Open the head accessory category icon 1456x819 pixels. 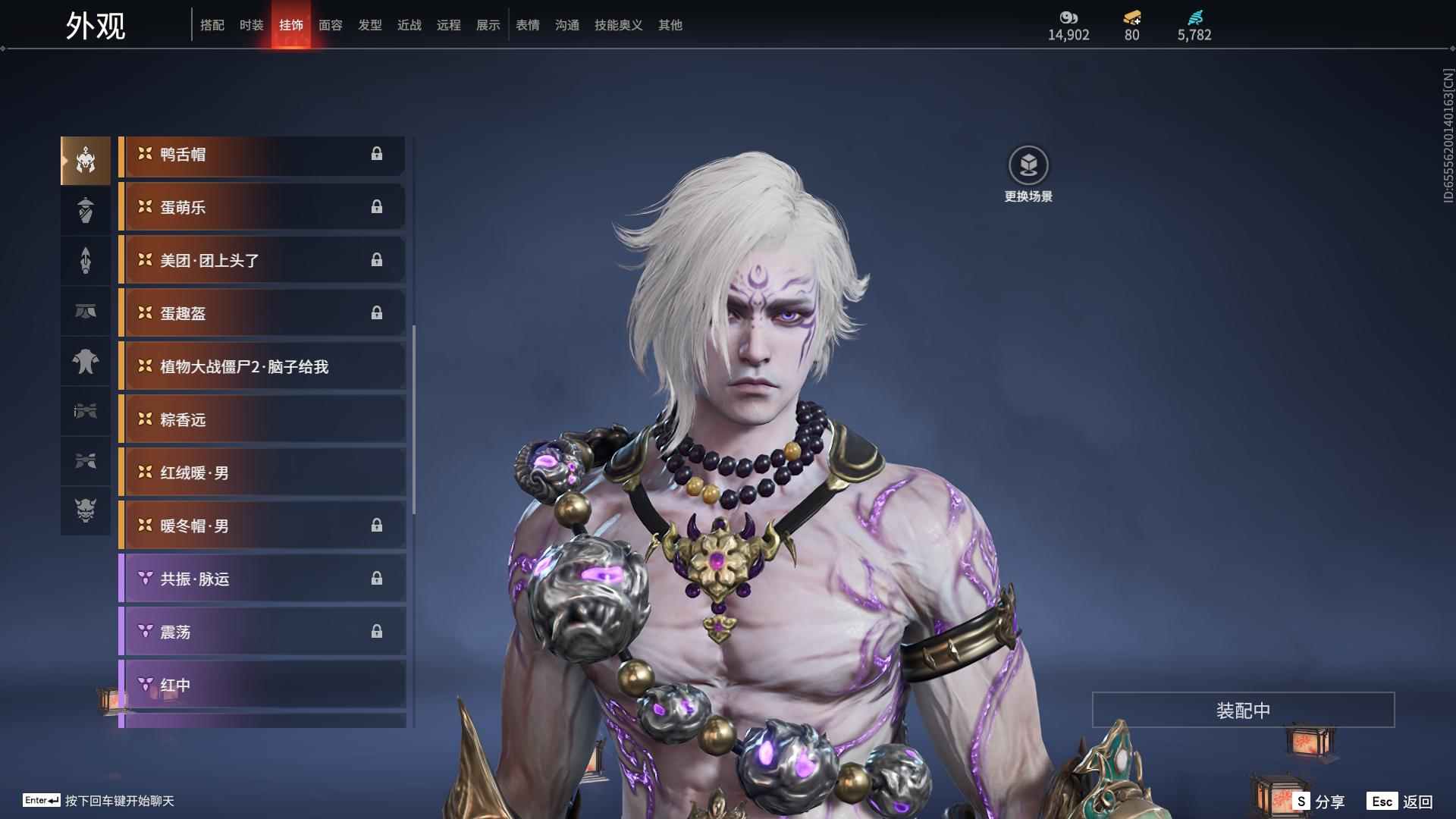pos(86,161)
